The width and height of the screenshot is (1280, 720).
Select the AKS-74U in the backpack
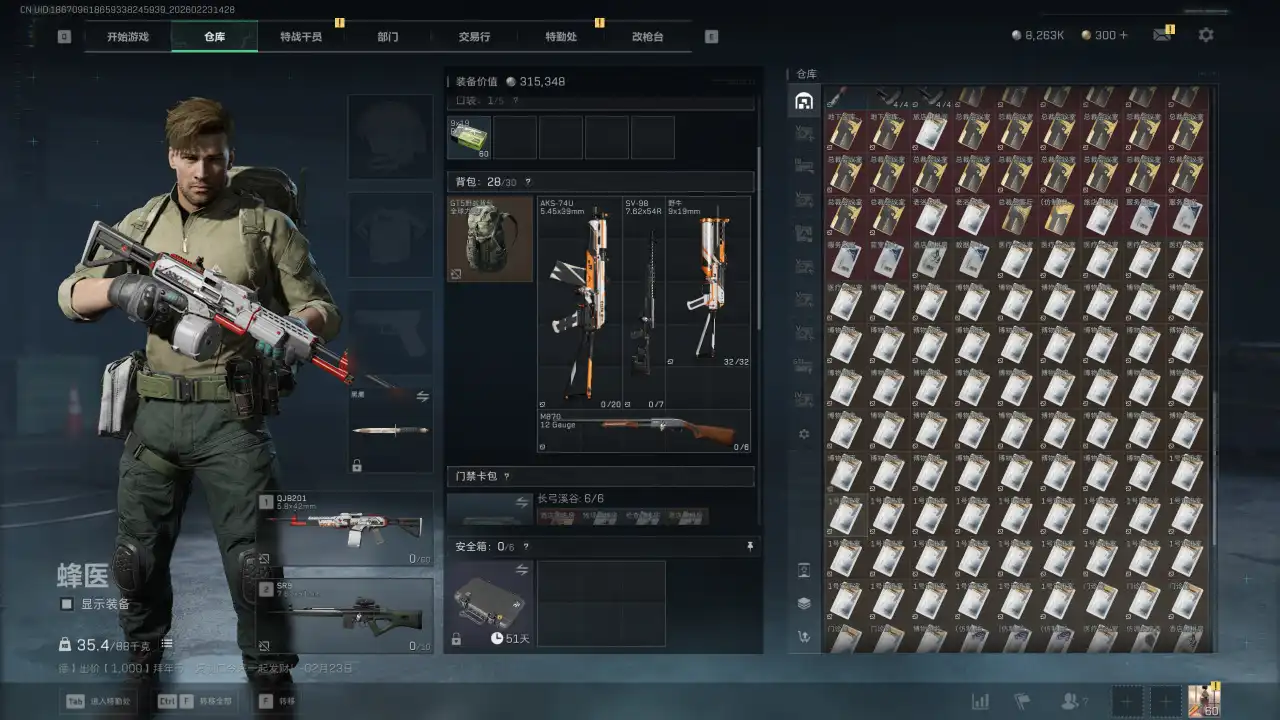(580, 302)
